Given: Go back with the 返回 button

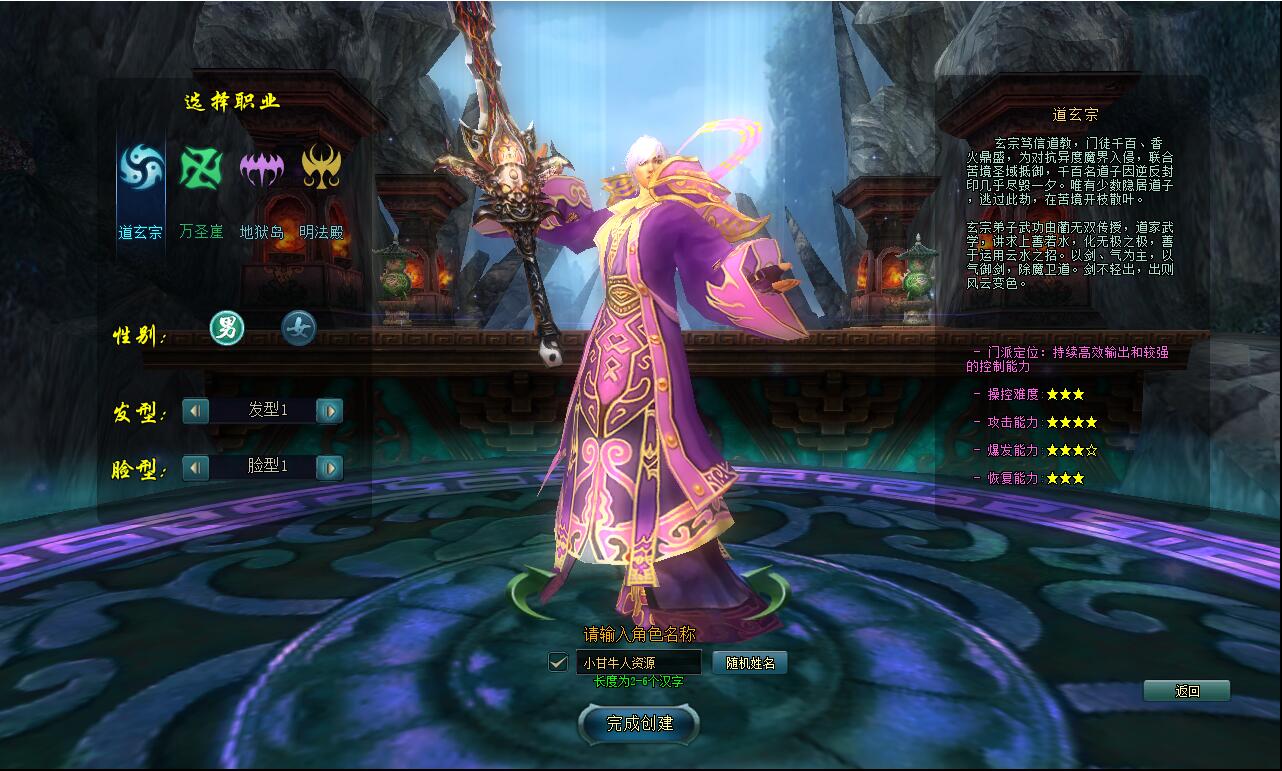Looking at the screenshot, I should [x=1187, y=691].
